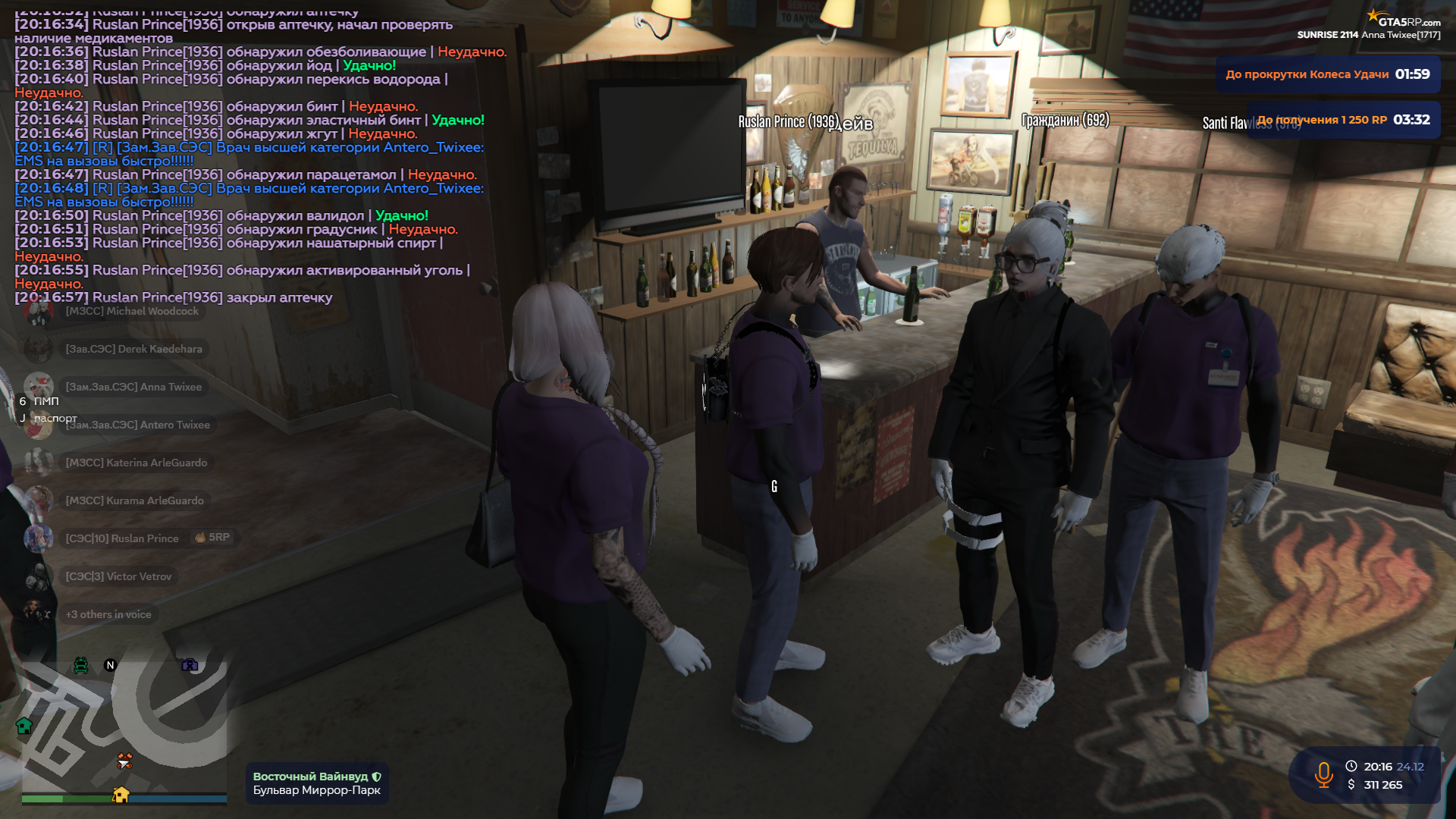Select the crossed-flags player marker on minimap
1456x819 pixels.
click(125, 756)
